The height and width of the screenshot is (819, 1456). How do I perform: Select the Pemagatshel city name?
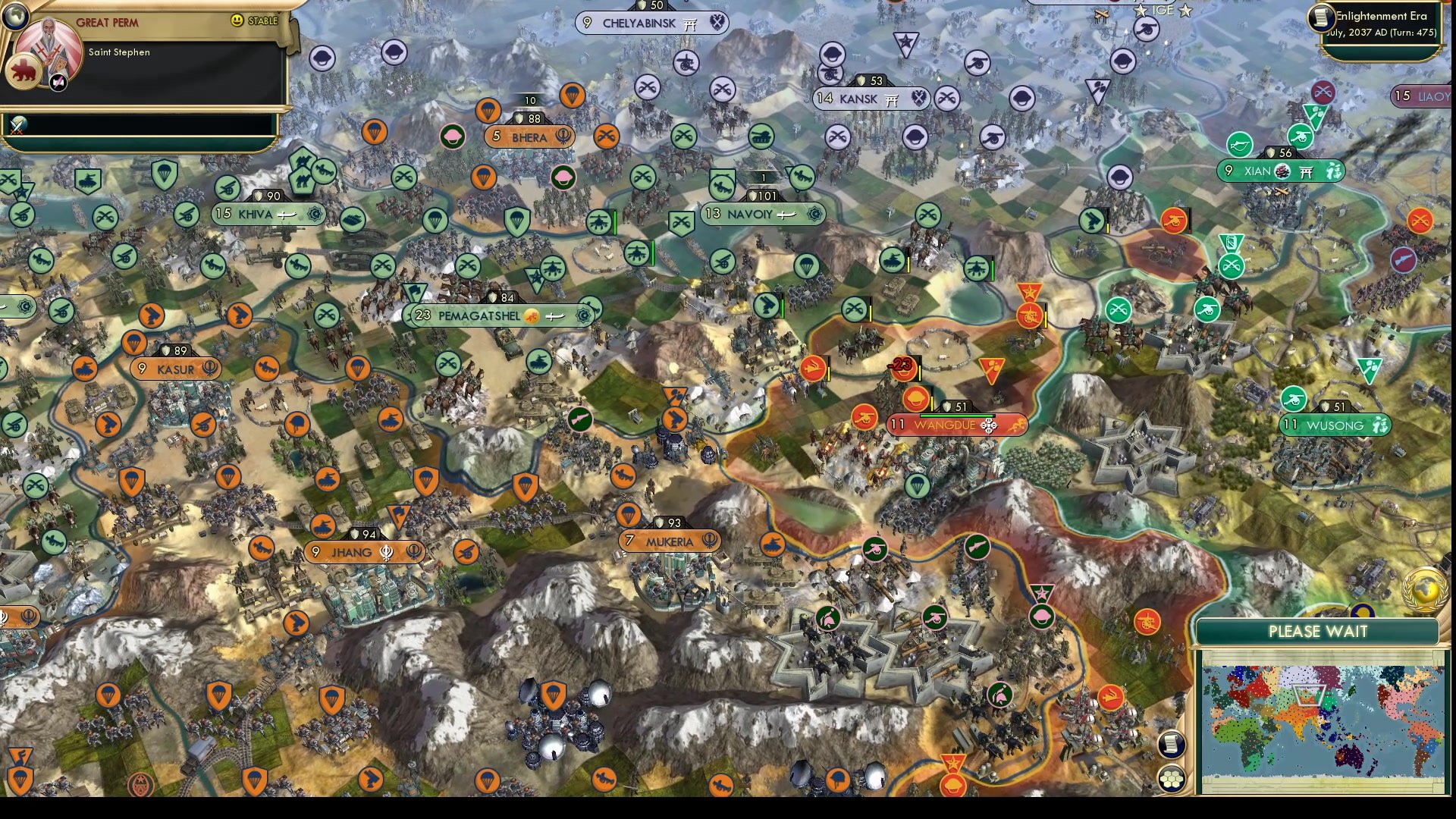coord(479,316)
